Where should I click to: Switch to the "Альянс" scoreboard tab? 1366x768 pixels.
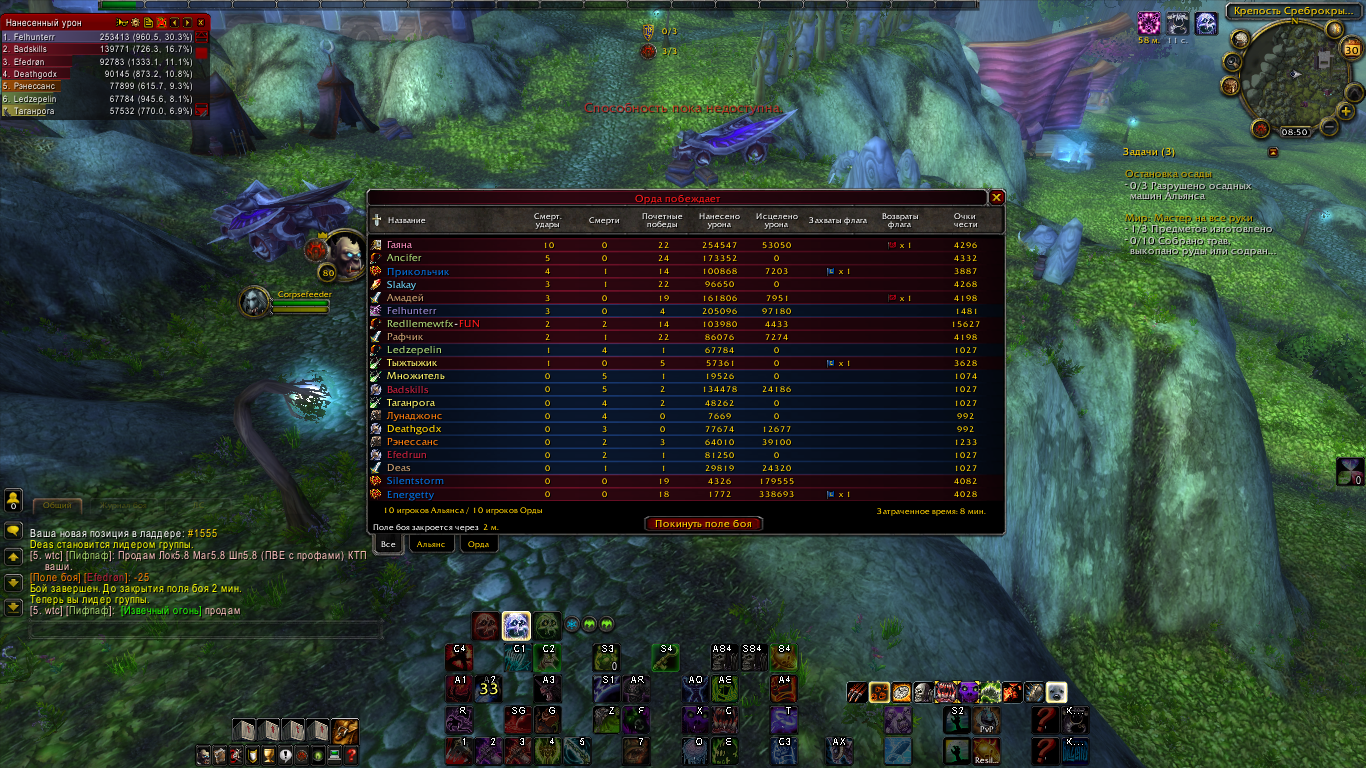431,544
